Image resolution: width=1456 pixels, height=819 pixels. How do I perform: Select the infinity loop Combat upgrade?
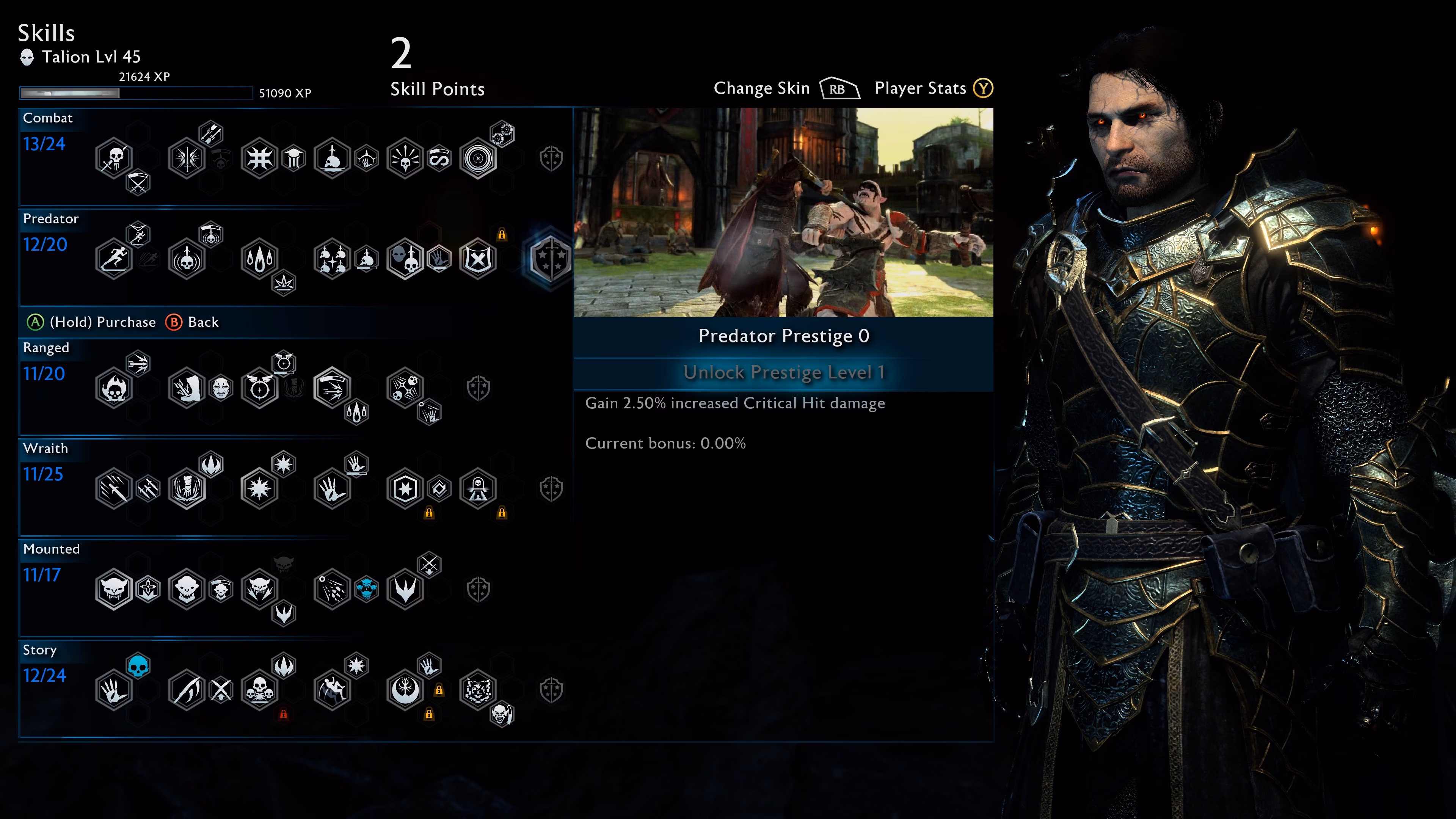click(x=439, y=158)
